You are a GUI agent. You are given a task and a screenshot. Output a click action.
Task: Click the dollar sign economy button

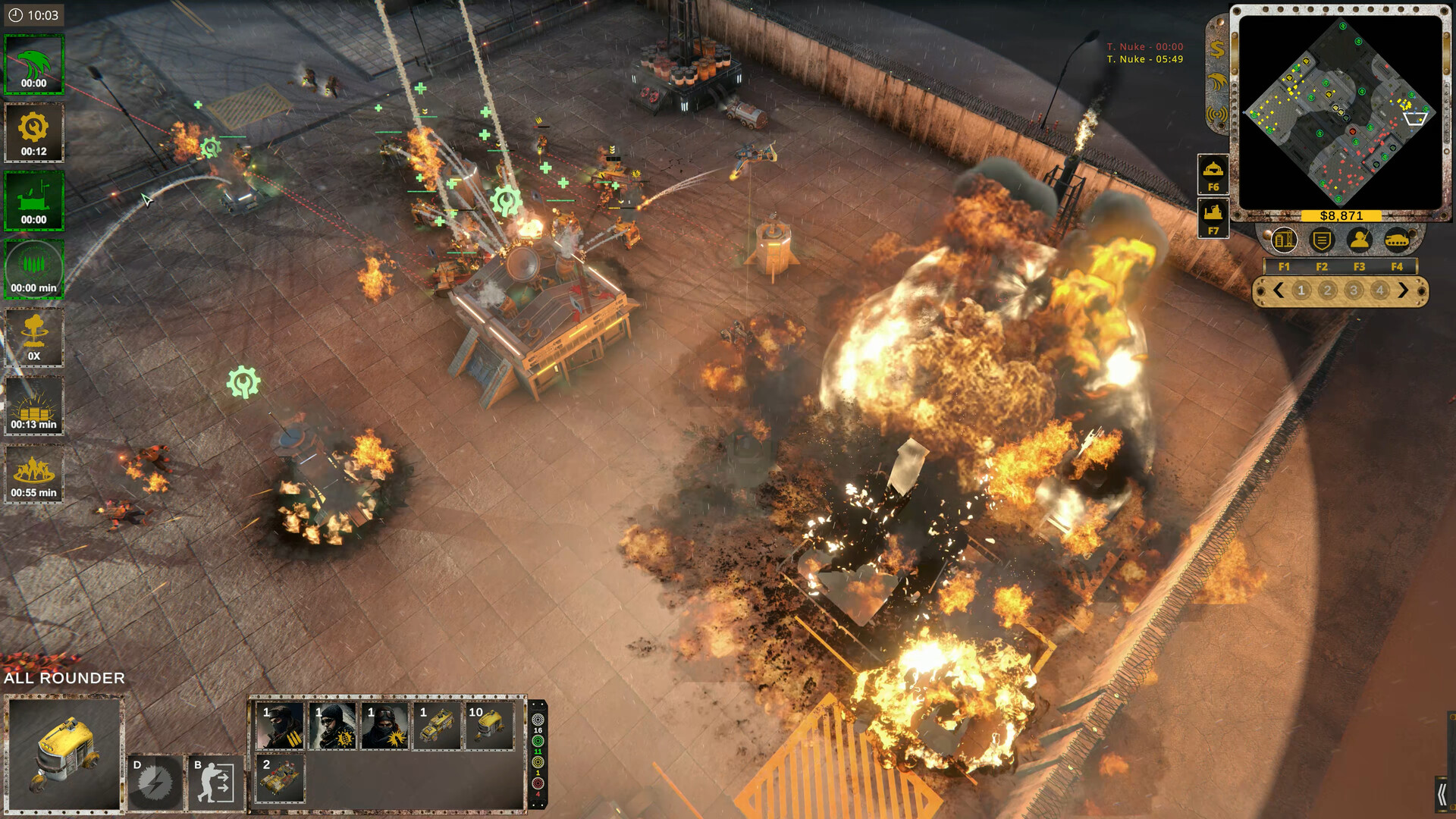tap(1217, 50)
